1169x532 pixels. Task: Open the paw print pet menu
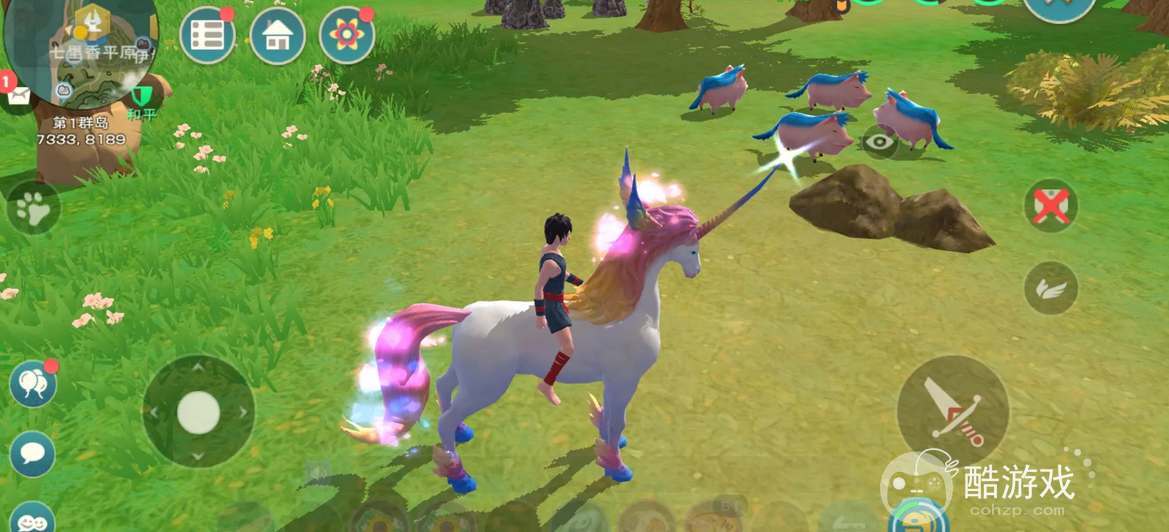pos(33,209)
